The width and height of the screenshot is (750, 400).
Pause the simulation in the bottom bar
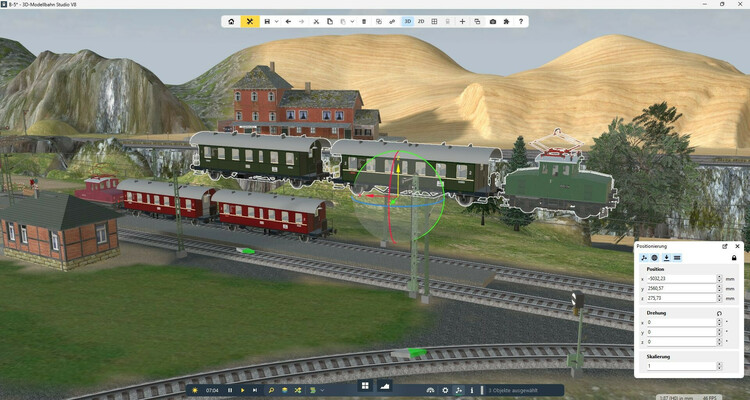(x=230, y=389)
